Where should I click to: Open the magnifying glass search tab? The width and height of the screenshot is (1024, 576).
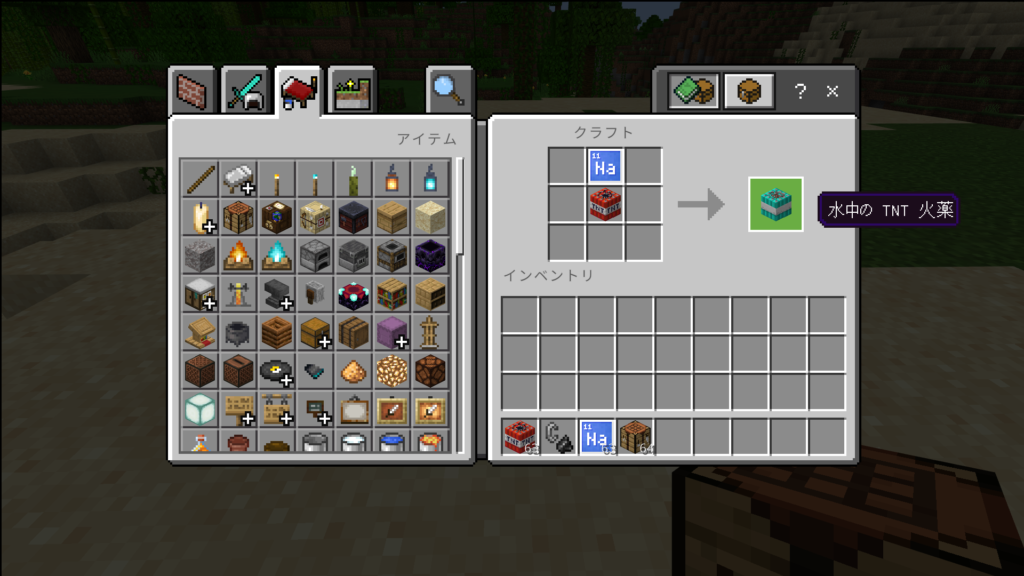[x=449, y=91]
